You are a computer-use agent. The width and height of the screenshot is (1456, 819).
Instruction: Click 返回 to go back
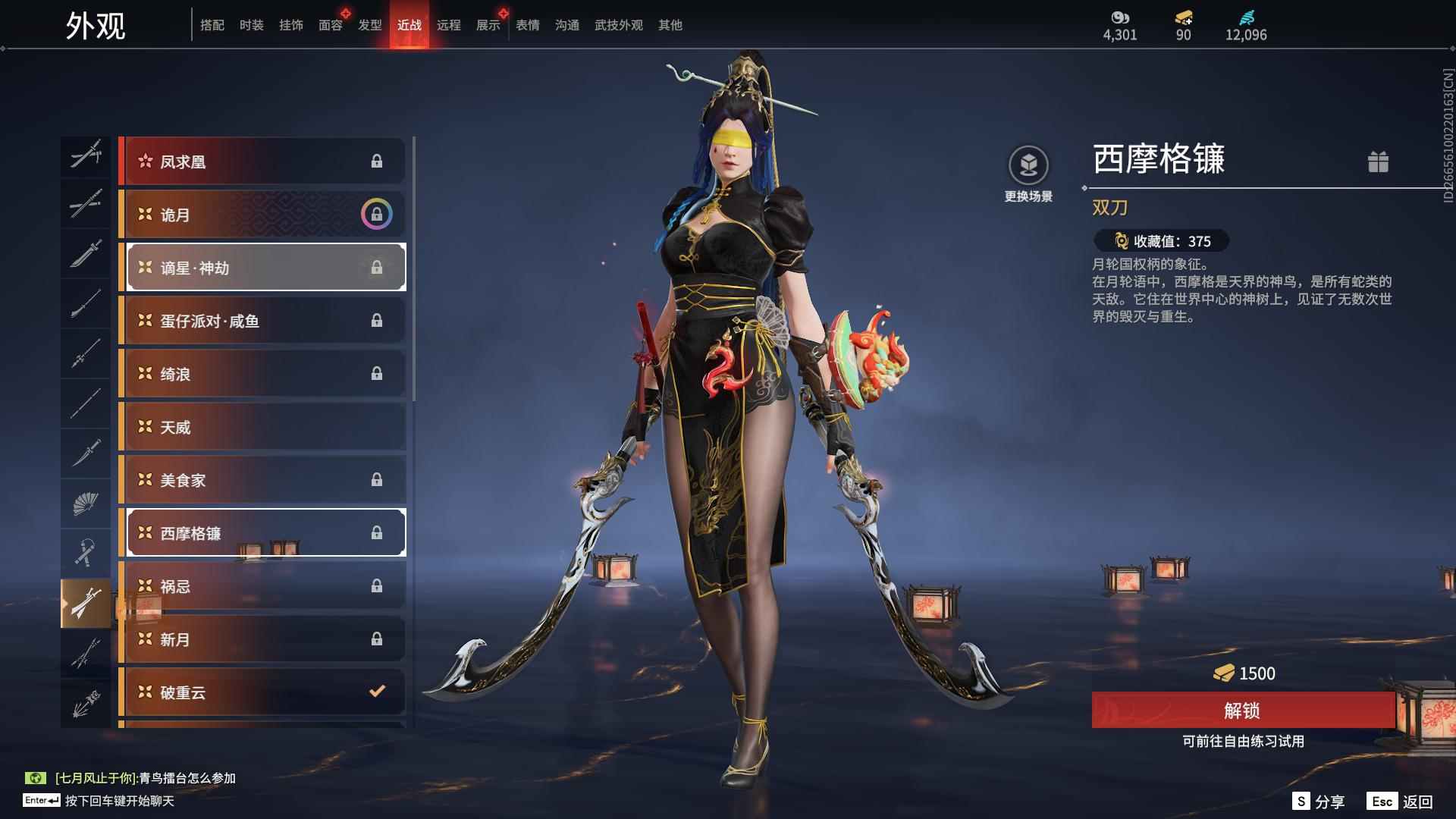1401,802
